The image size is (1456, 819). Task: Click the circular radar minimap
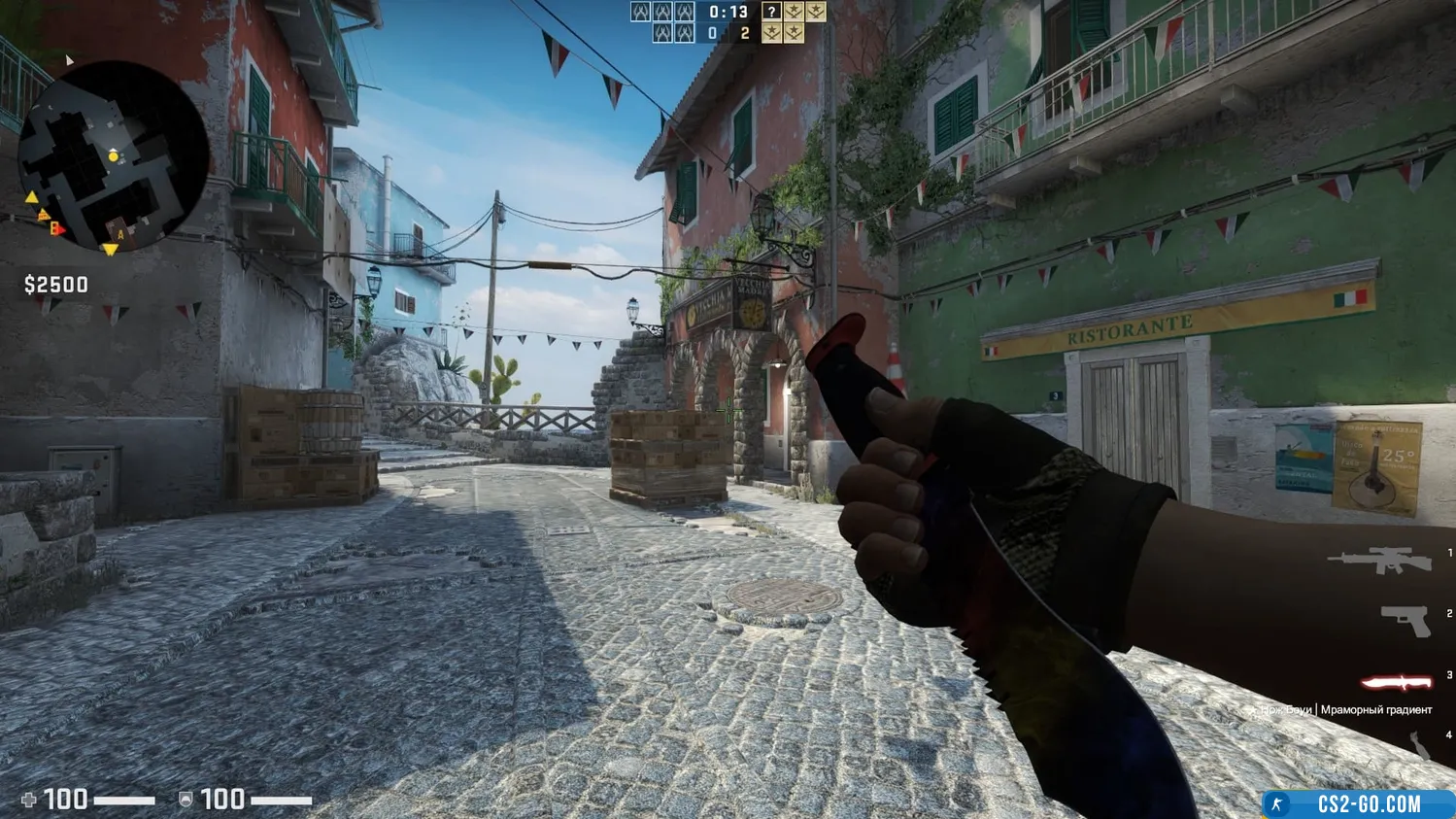click(x=113, y=155)
